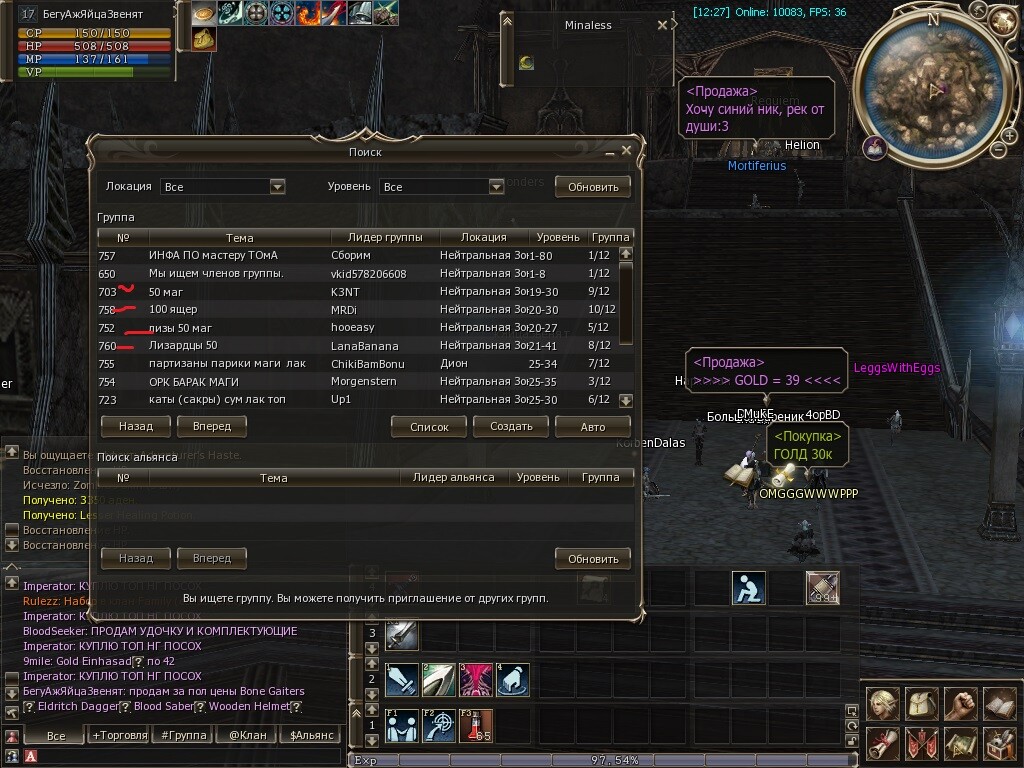Open the Локация dropdown filter
Image resolution: width=1024 pixels, height=768 pixels.
278,187
